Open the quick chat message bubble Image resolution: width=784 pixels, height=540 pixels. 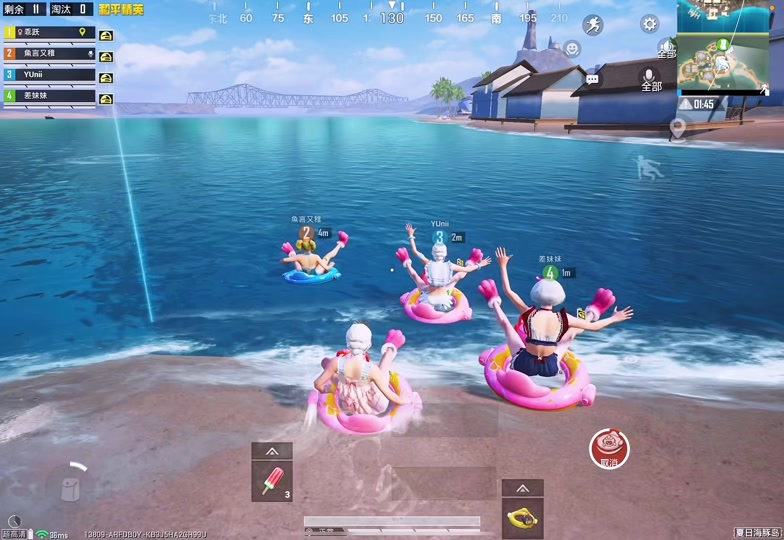pyautogui.click(x=592, y=78)
